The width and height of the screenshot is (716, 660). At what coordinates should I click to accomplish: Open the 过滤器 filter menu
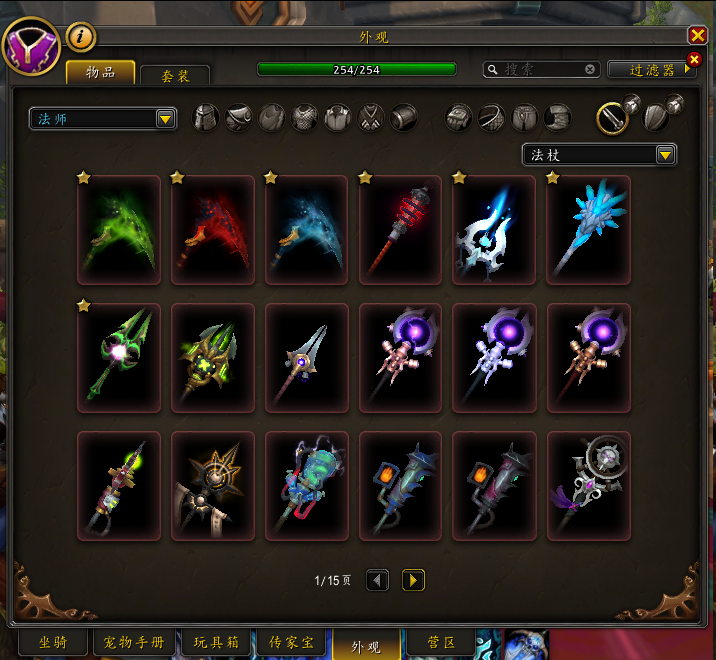coord(651,70)
